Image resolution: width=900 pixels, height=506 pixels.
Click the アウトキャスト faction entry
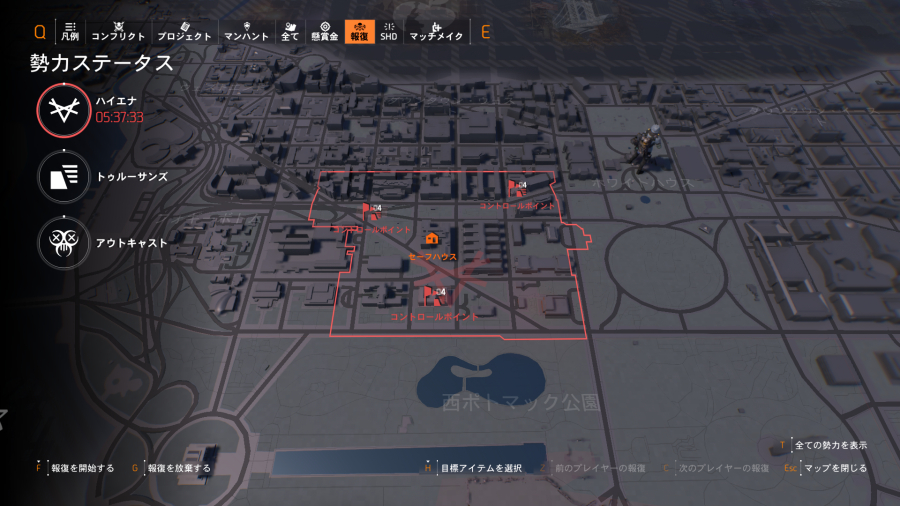tap(64, 242)
